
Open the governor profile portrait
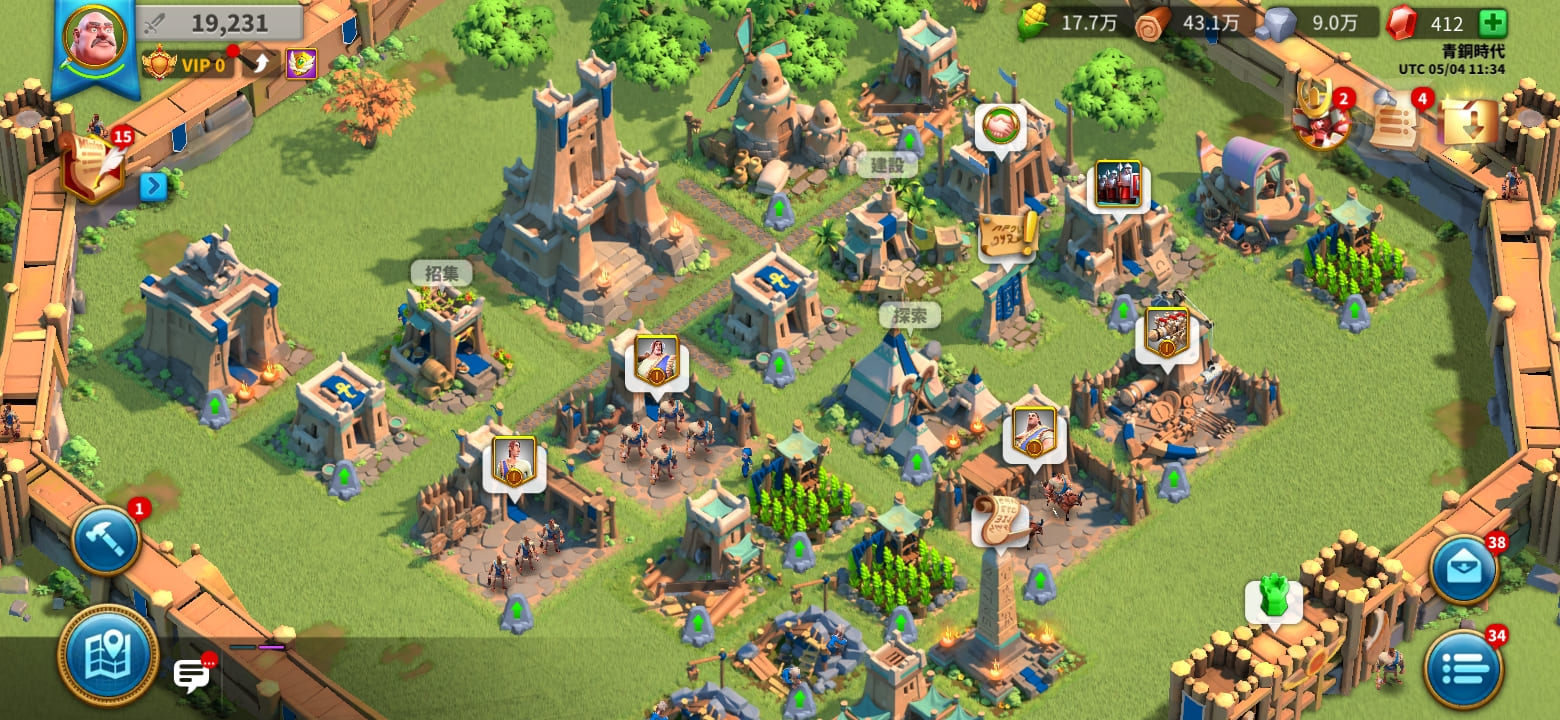[94, 39]
